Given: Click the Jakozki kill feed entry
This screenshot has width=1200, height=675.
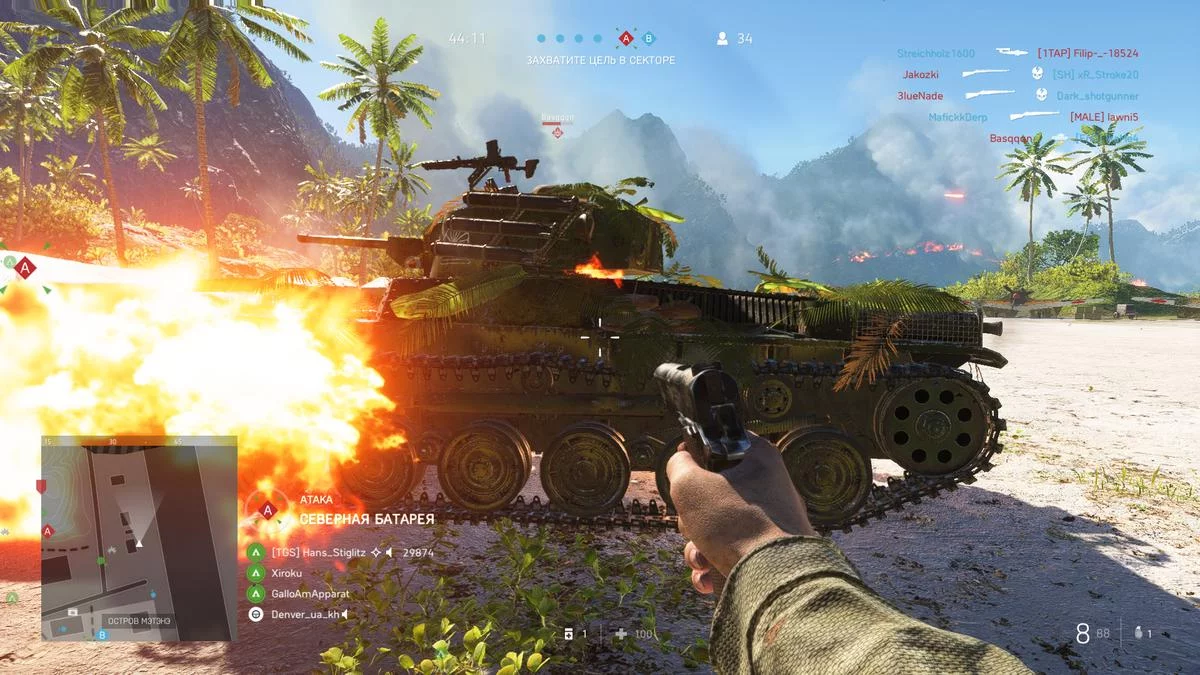Looking at the screenshot, I should 920,74.
